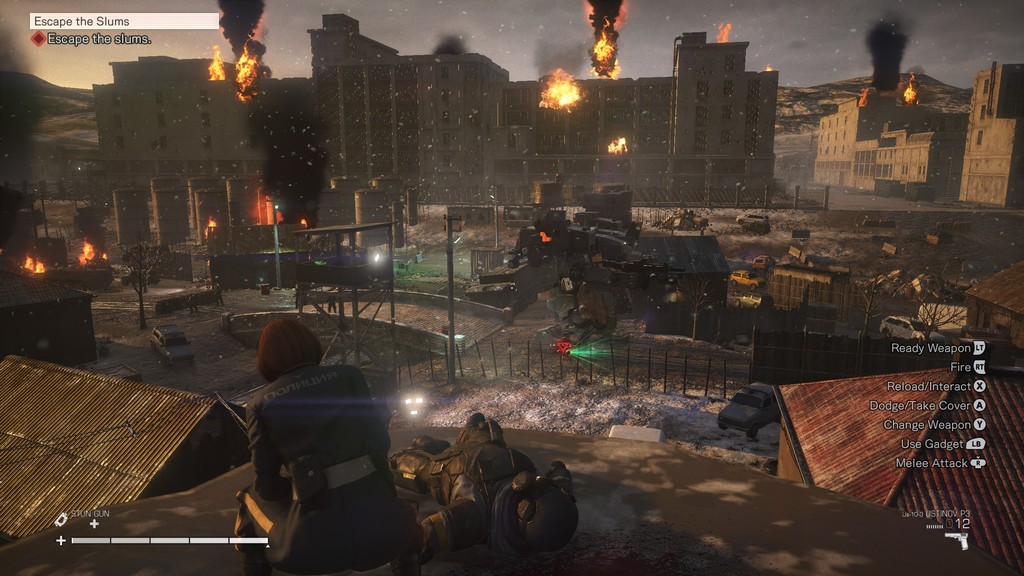Select the Stun Gun gadget icon
Screen dimensions: 1024x576
pos(61,519)
